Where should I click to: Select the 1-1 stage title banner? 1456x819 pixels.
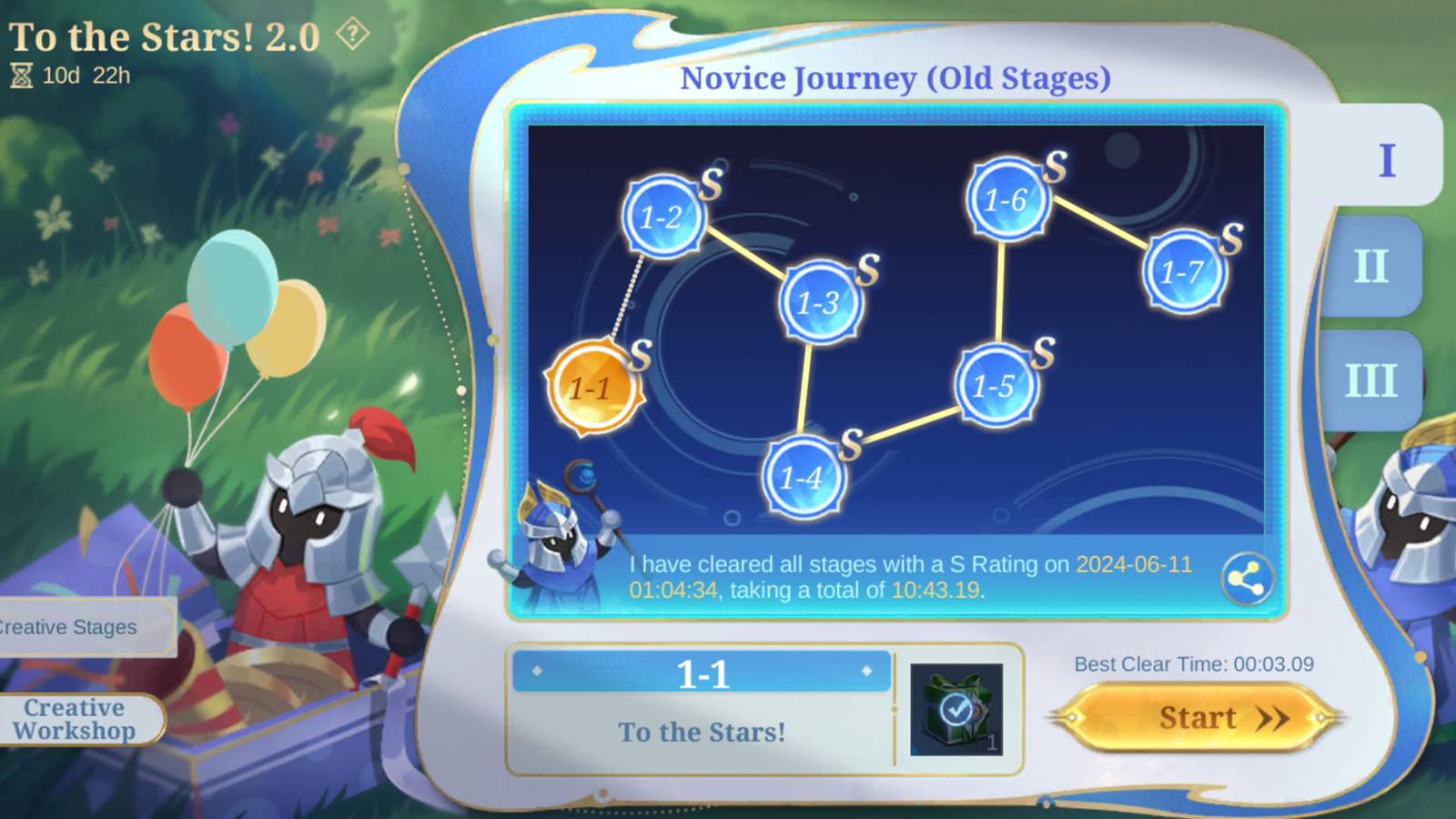pos(700,672)
